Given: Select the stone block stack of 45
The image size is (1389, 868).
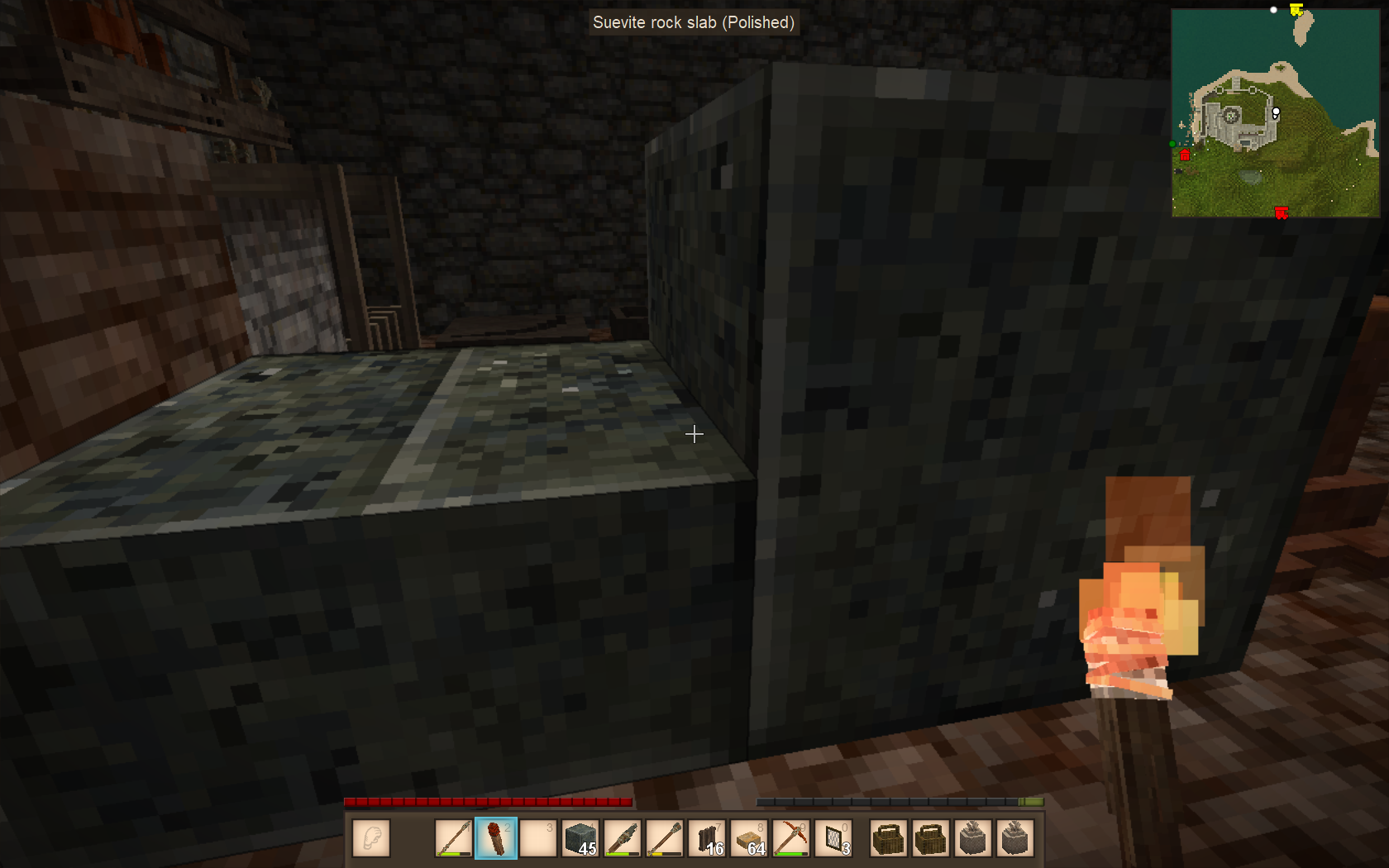Looking at the screenshot, I should (580, 838).
